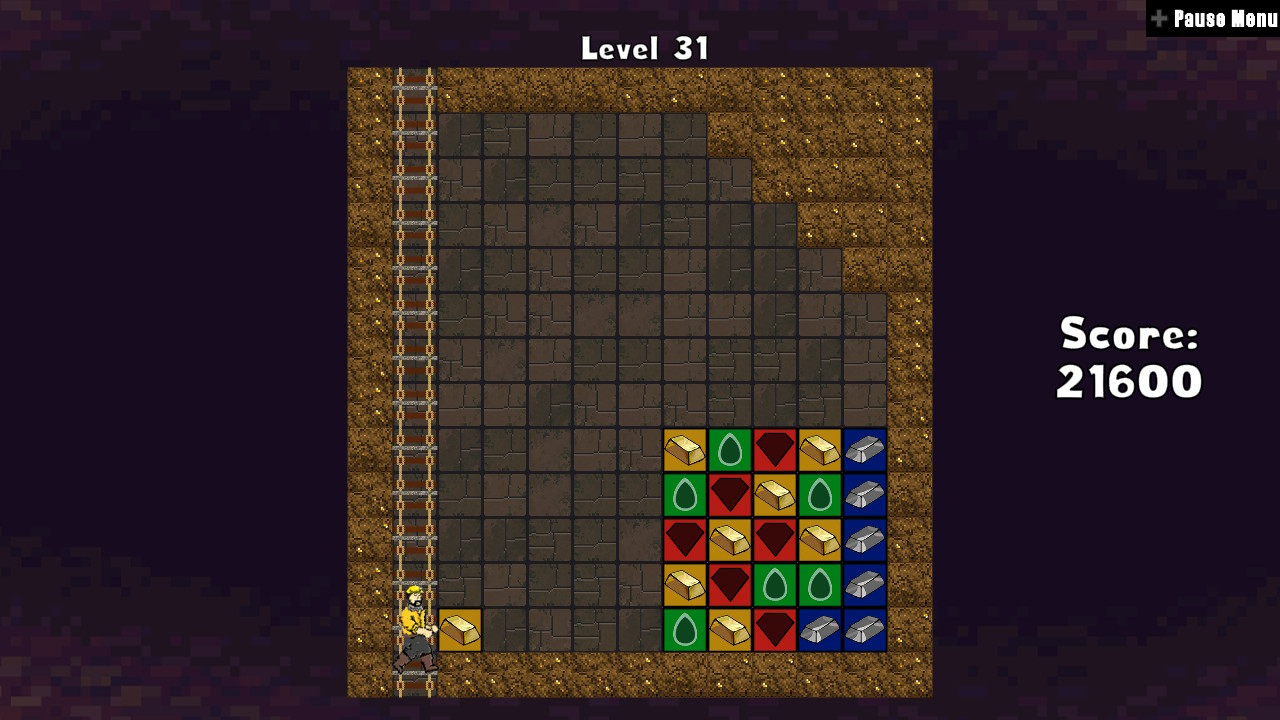Select the ruby in the bottom gem row

click(x=775, y=628)
